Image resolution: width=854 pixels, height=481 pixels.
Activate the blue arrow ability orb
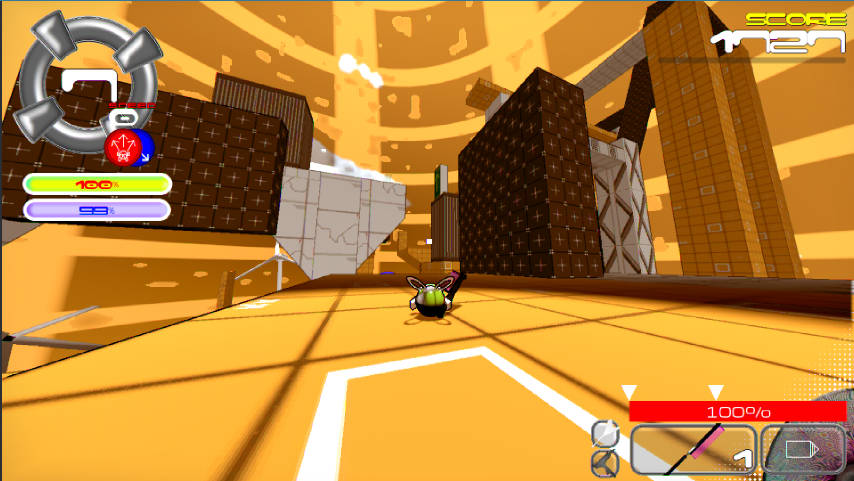145,151
